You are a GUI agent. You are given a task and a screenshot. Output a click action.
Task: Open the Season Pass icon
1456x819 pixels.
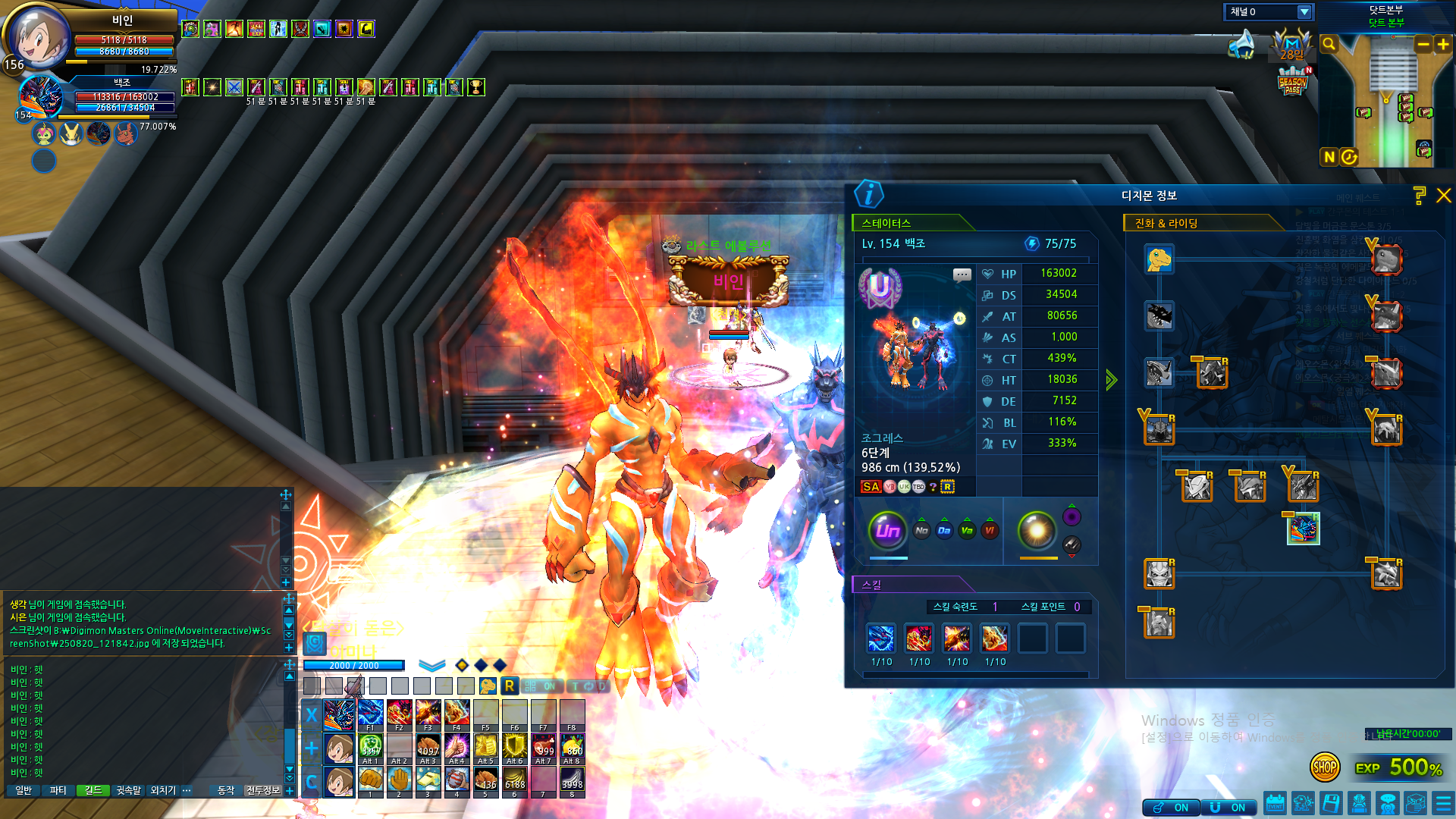point(1293,82)
